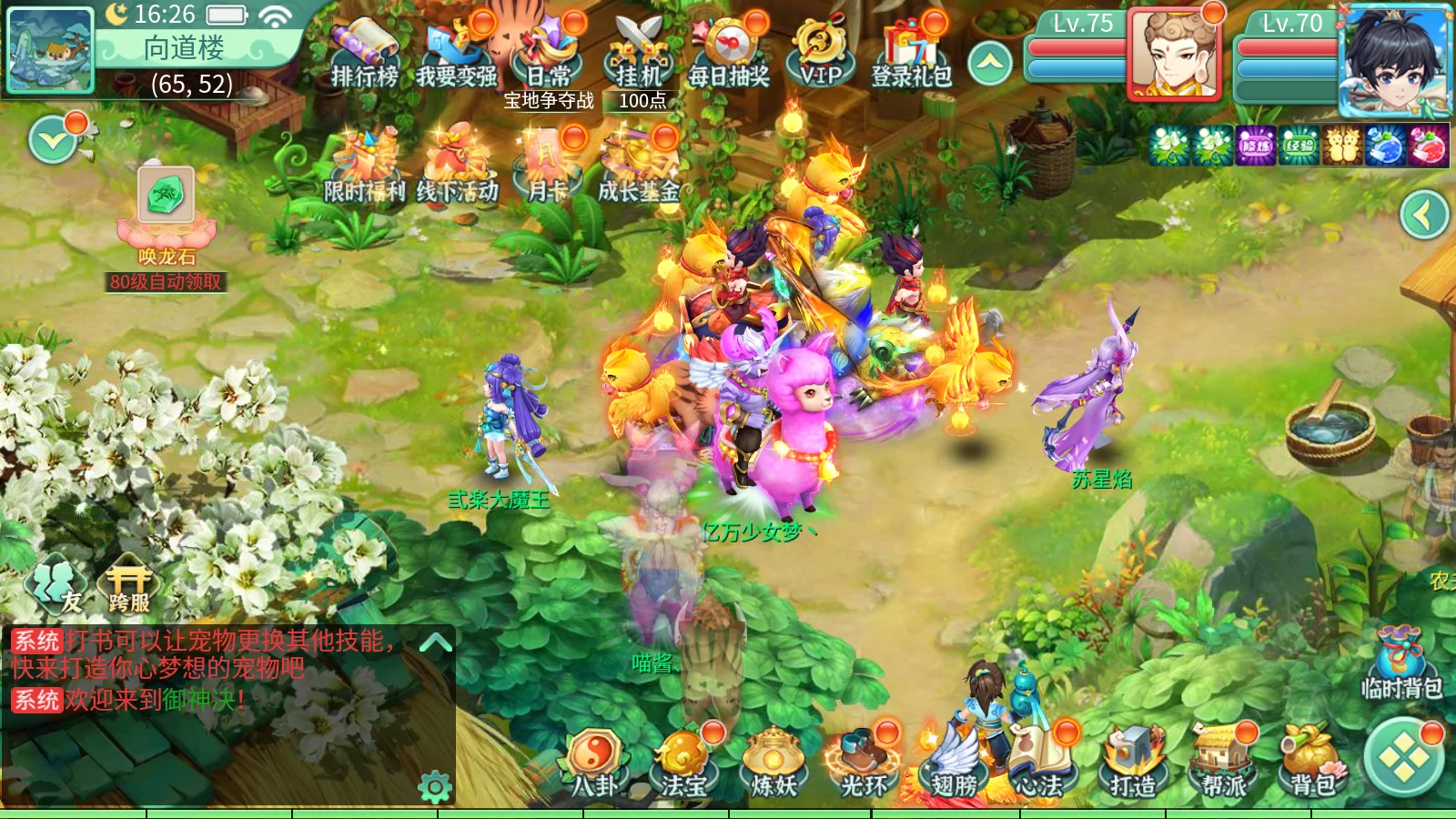The image size is (1456, 819).
Task: Open the 帮派 guild menu
Action: click(1223, 764)
